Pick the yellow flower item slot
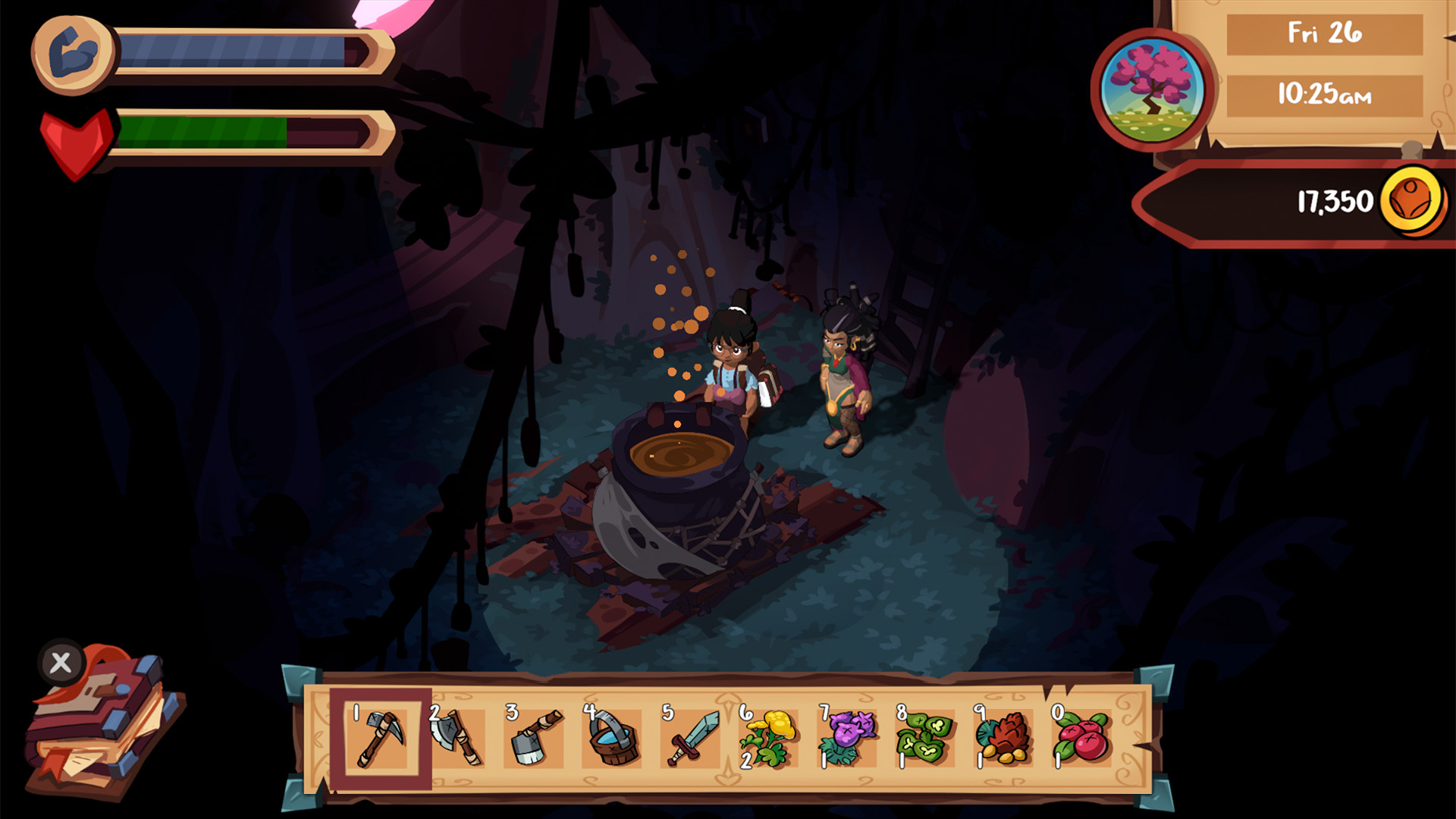The image size is (1456, 819). pyautogui.click(x=769, y=739)
